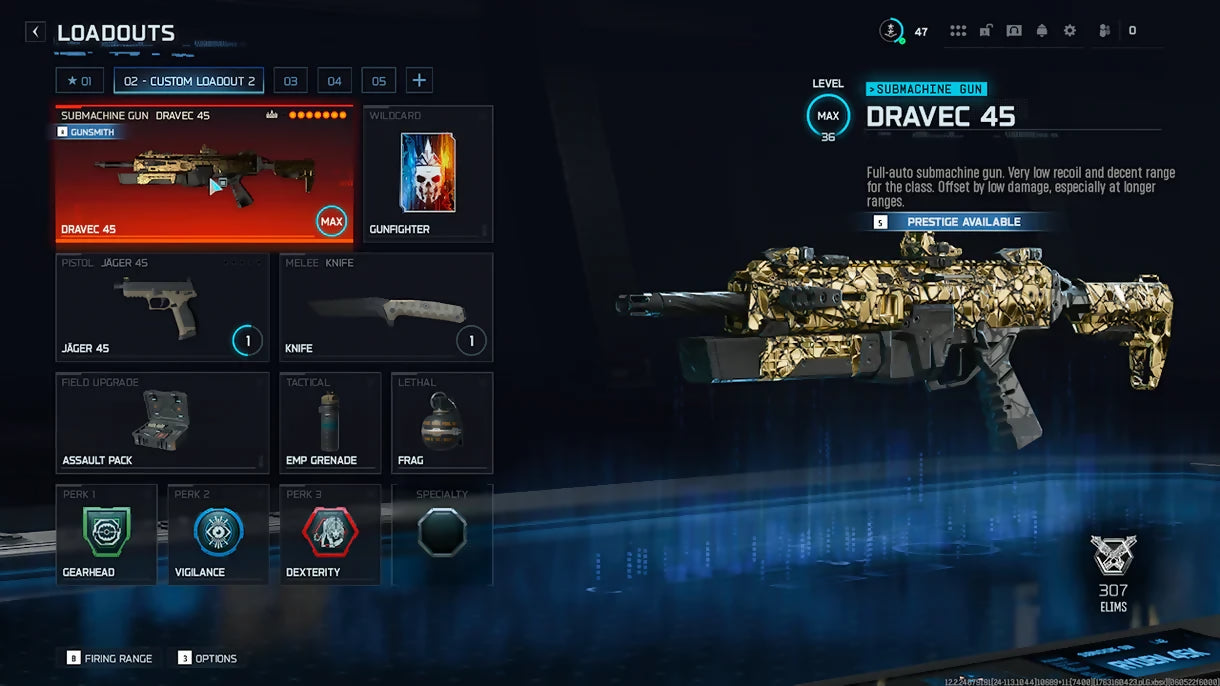
Task: Open the Vigilance perk 2 slot
Action: click(x=218, y=534)
